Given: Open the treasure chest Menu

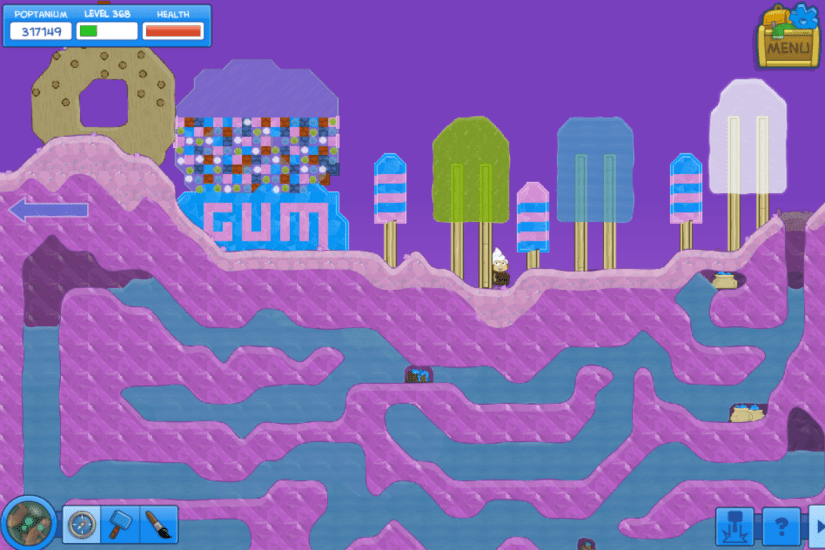Looking at the screenshot, I should pos(787,36).
